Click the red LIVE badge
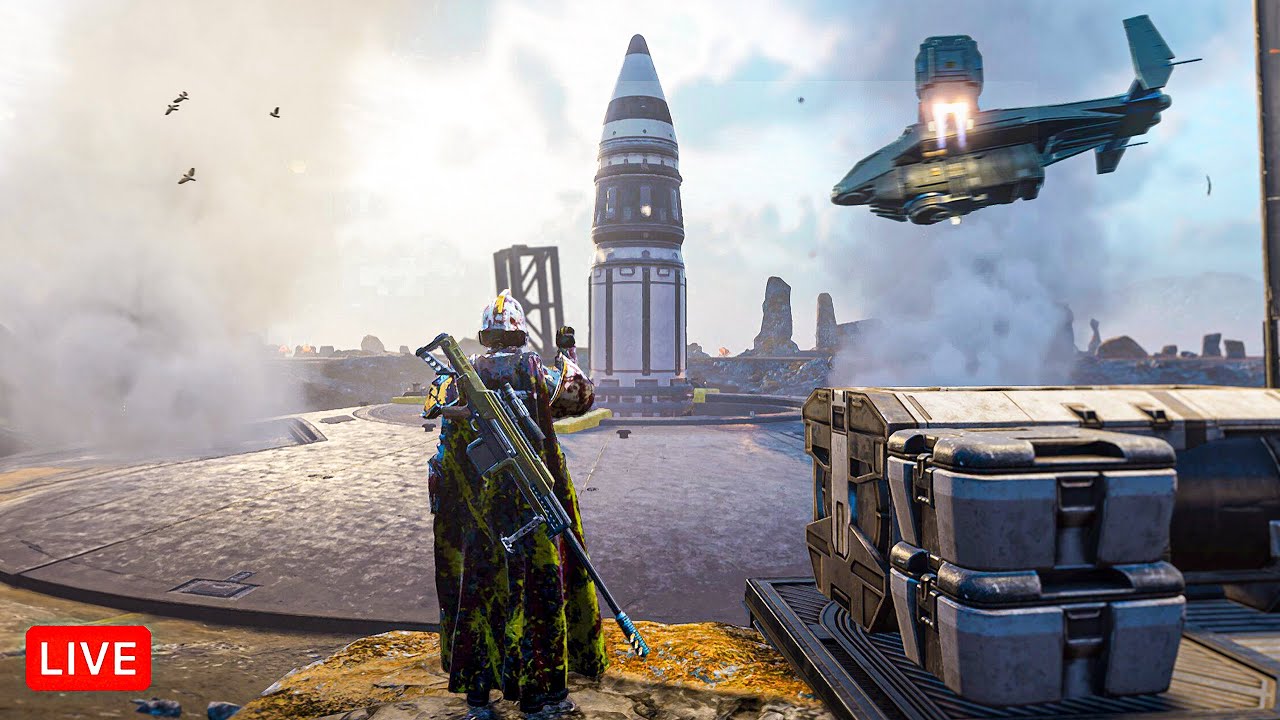This screenshot has width=1280, height=720. 88,658
